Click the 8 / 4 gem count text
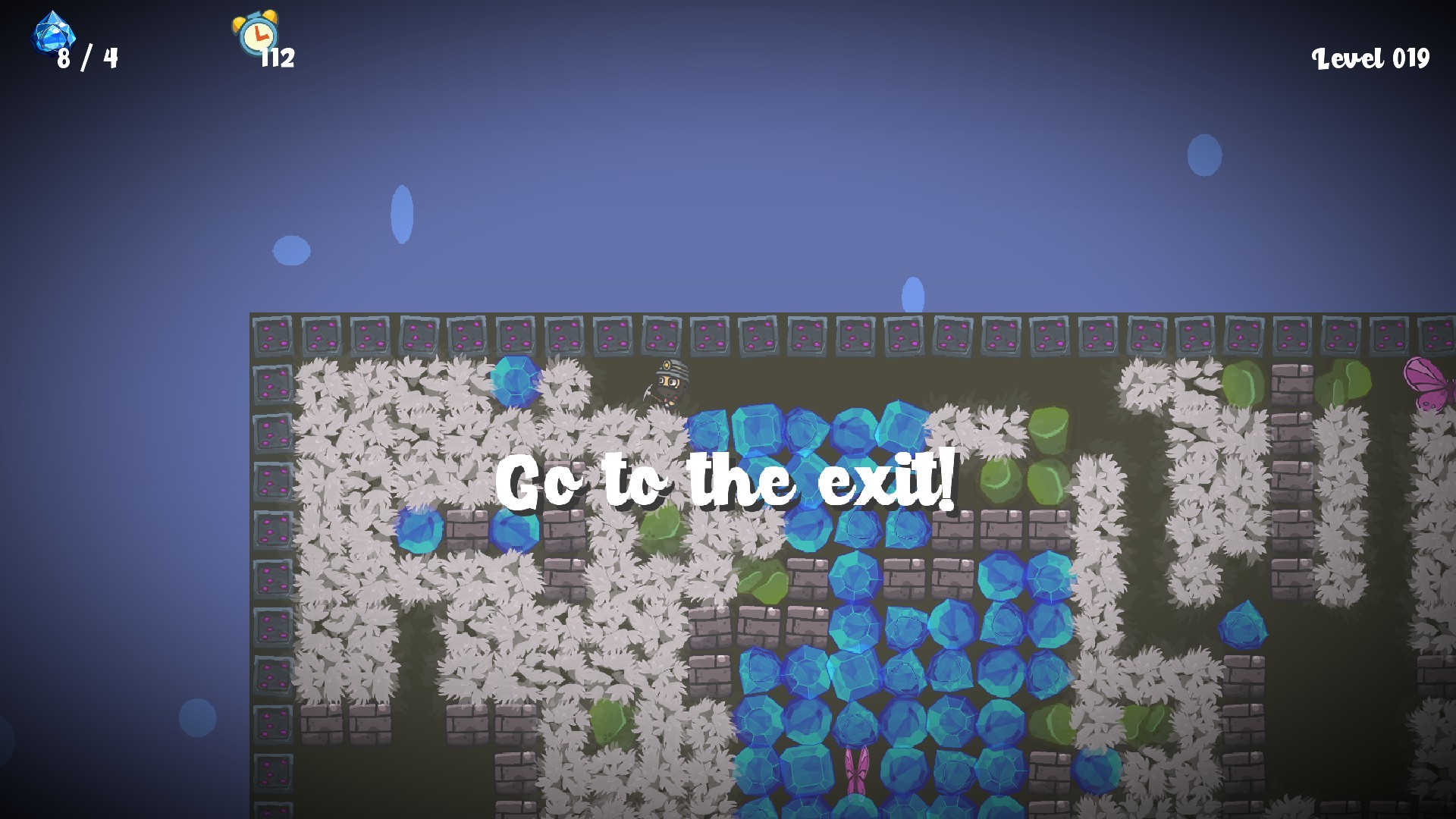 [86, 57]
